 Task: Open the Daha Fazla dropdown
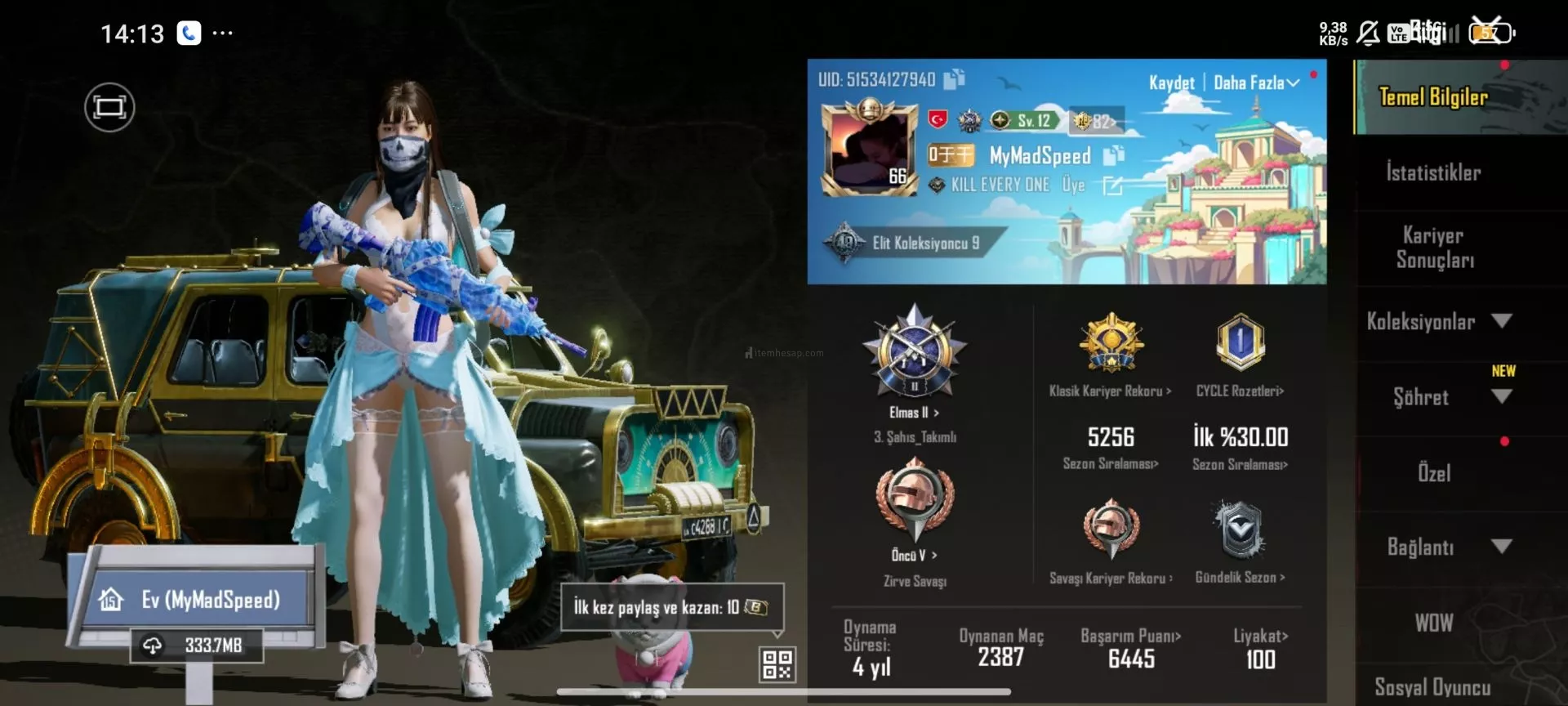click(1256, 83)
